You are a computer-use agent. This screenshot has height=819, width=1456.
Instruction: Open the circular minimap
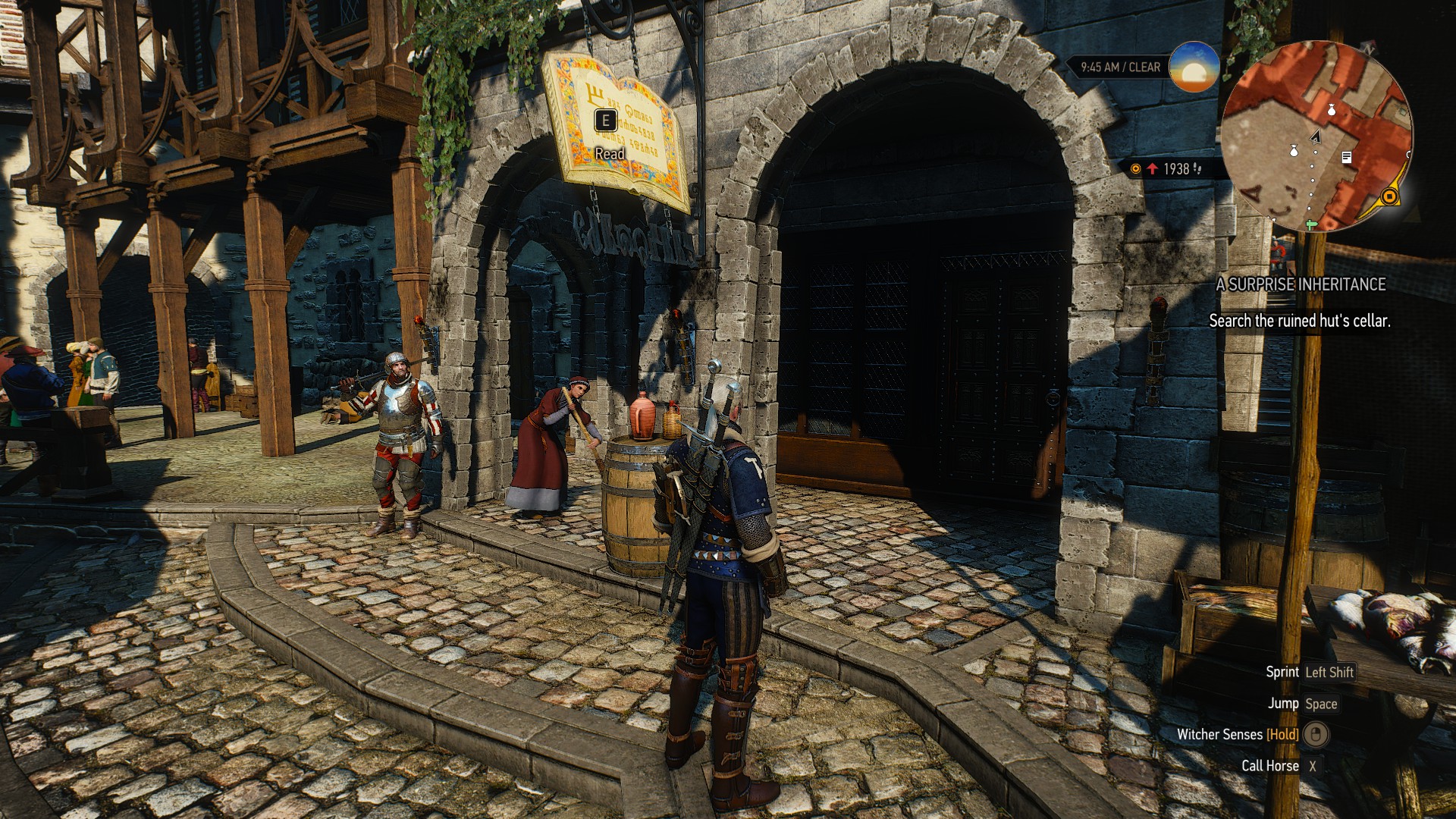[x=1317, y=136]
